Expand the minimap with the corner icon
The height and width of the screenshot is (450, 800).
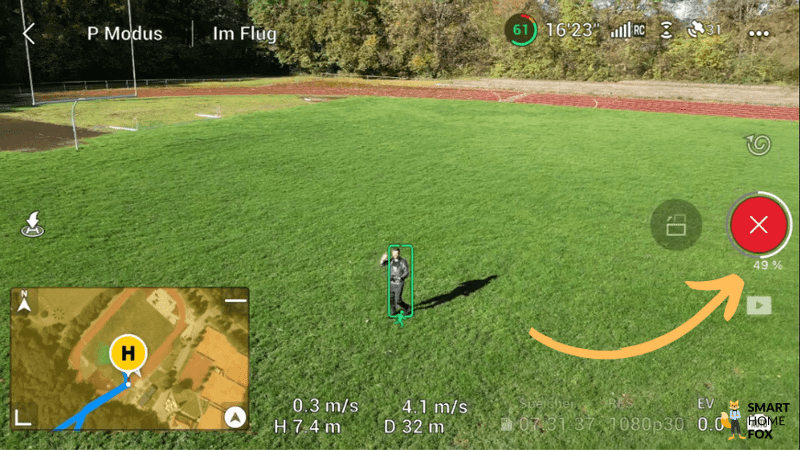[24, 416]
